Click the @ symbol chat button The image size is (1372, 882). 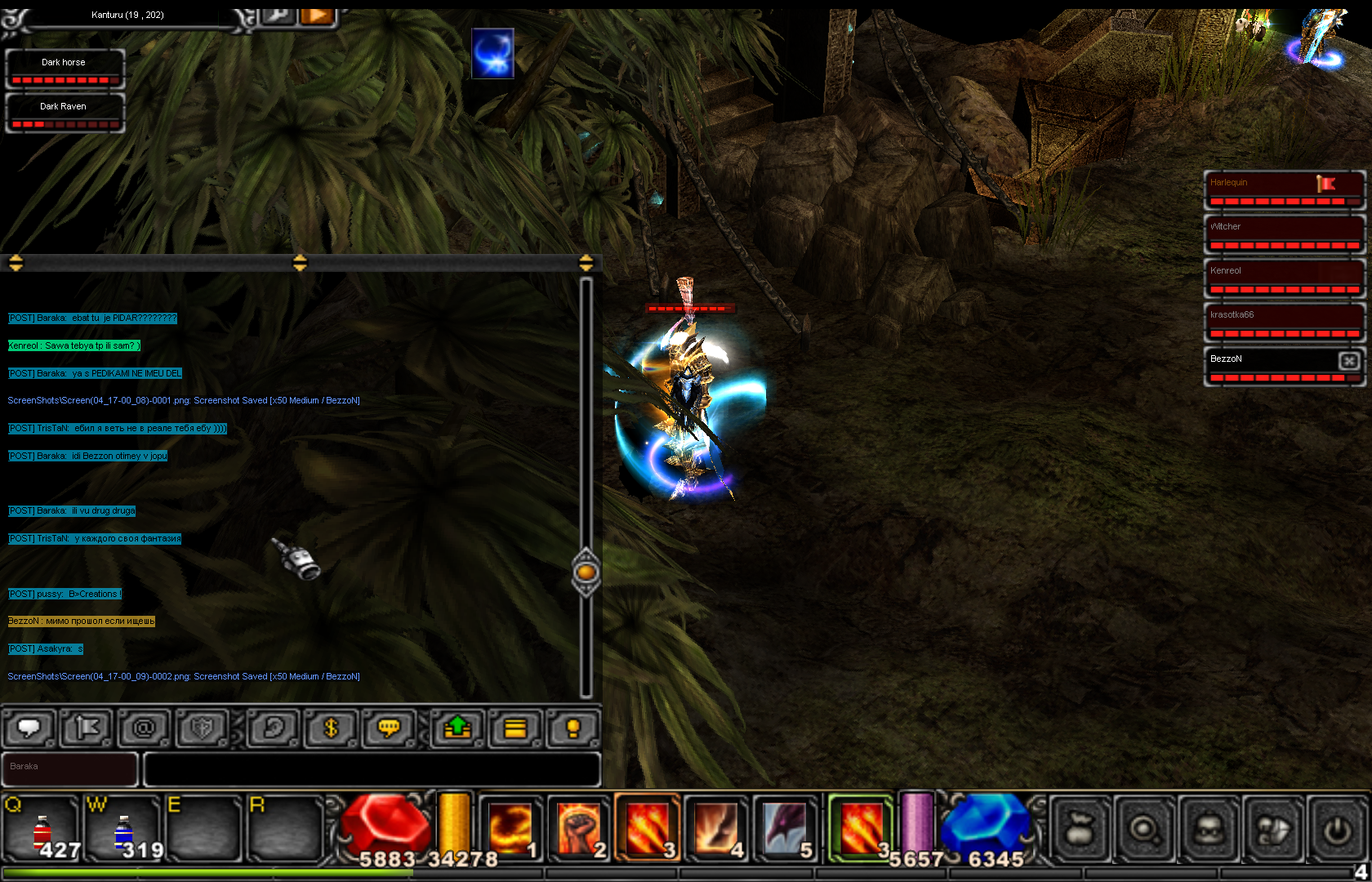[144, 728]
